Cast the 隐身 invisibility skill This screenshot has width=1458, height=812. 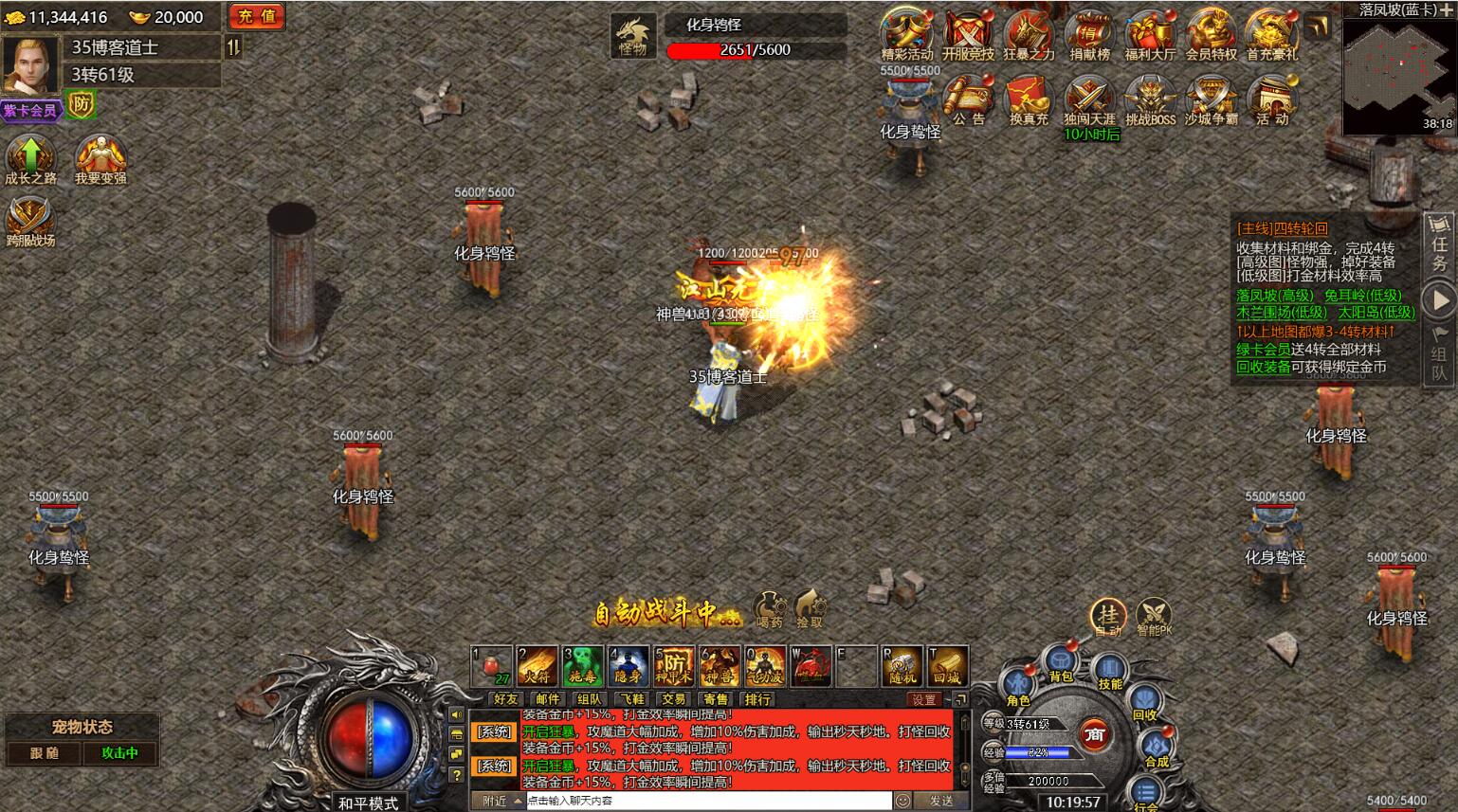pos(628,666)
